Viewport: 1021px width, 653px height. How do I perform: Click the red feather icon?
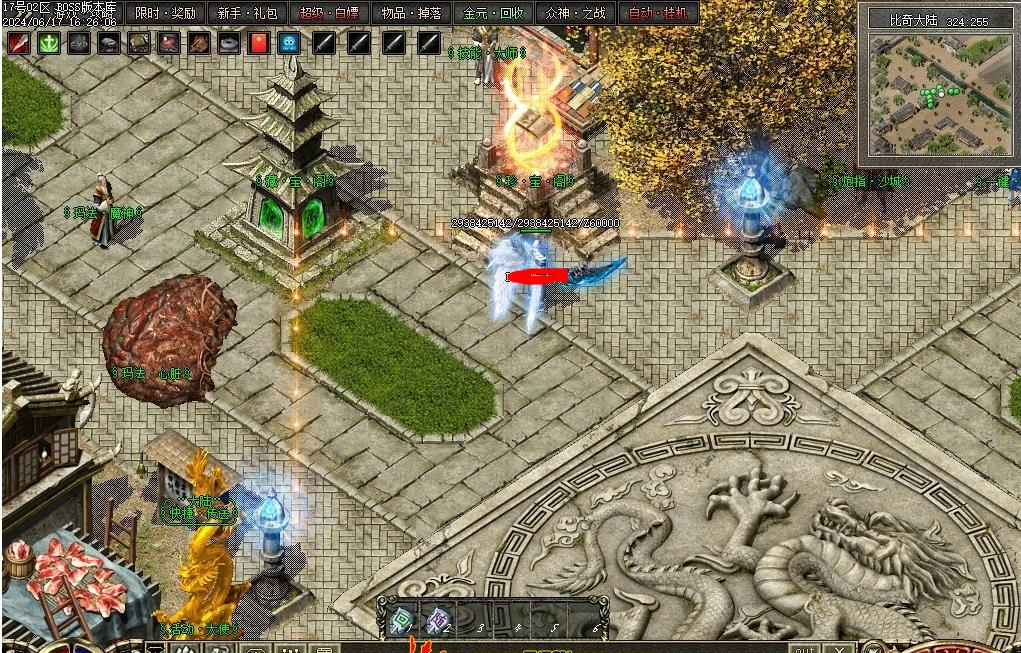[18, 43]
